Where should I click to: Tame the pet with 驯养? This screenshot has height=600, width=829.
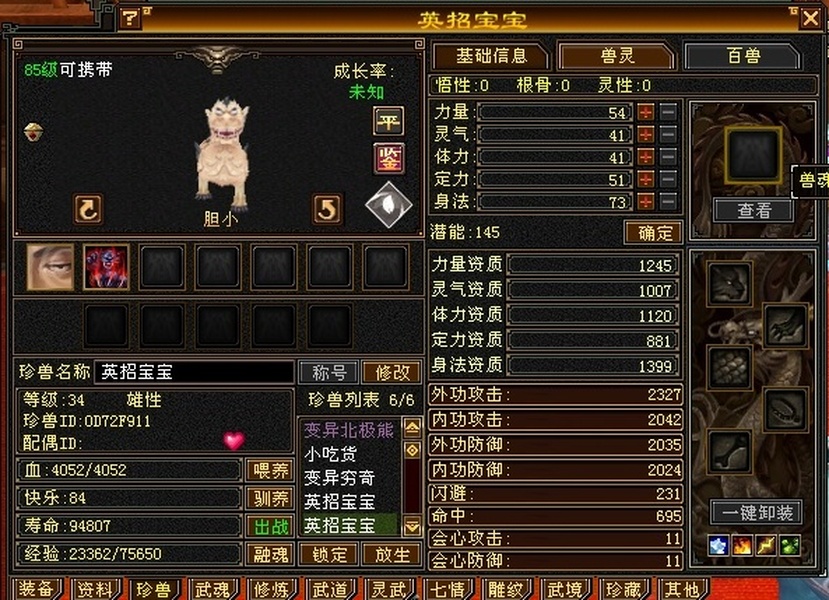(x=268, y=498)
